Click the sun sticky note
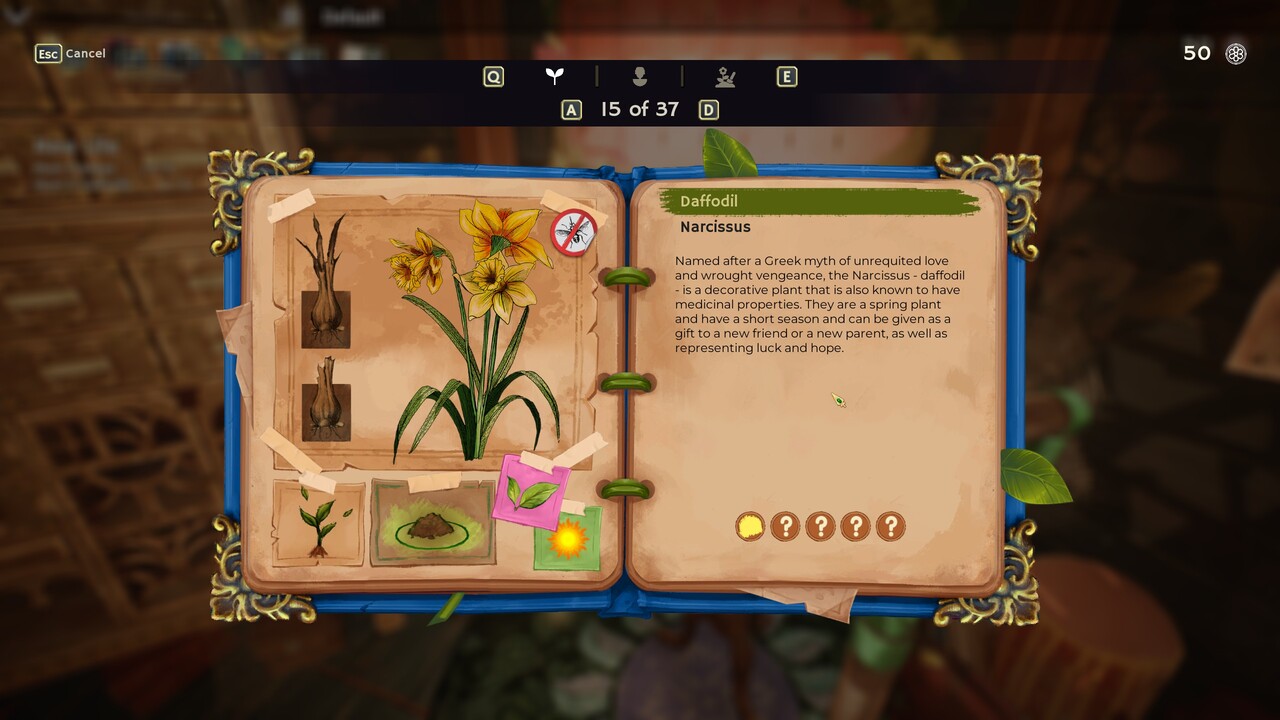The width and height of the screenshot is (1280, 720). click(567, 539)
